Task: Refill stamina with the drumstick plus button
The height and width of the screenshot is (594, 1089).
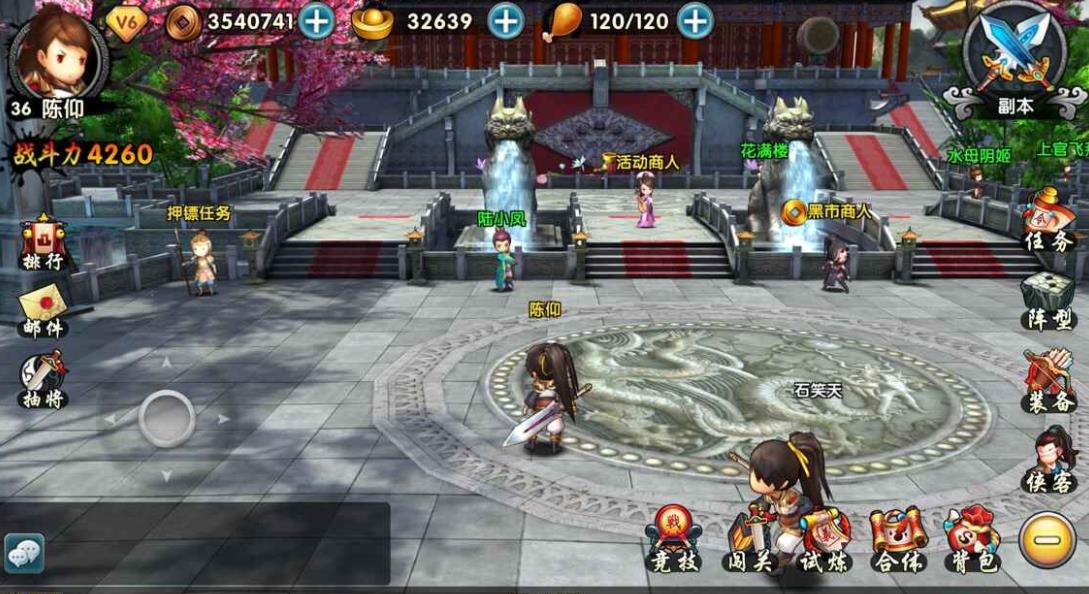Action: point(695,21)
